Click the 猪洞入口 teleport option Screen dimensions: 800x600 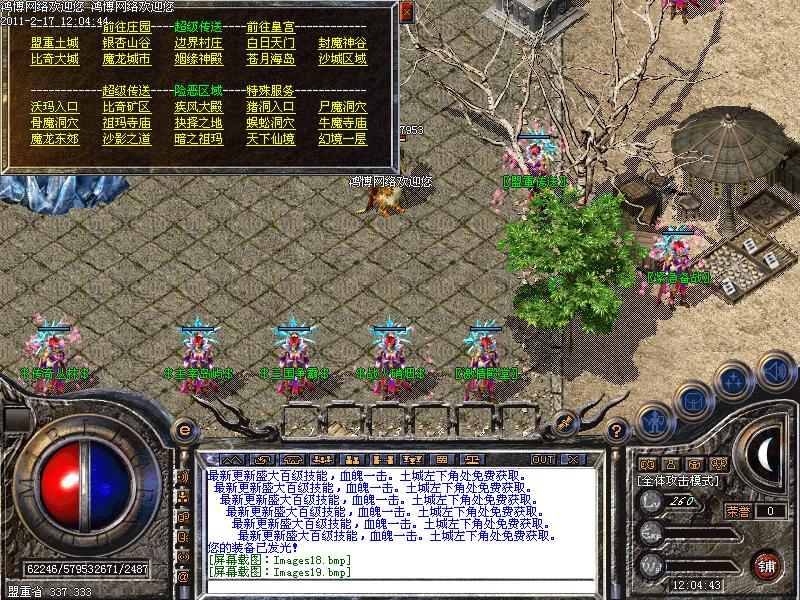(x=271, y=106)
